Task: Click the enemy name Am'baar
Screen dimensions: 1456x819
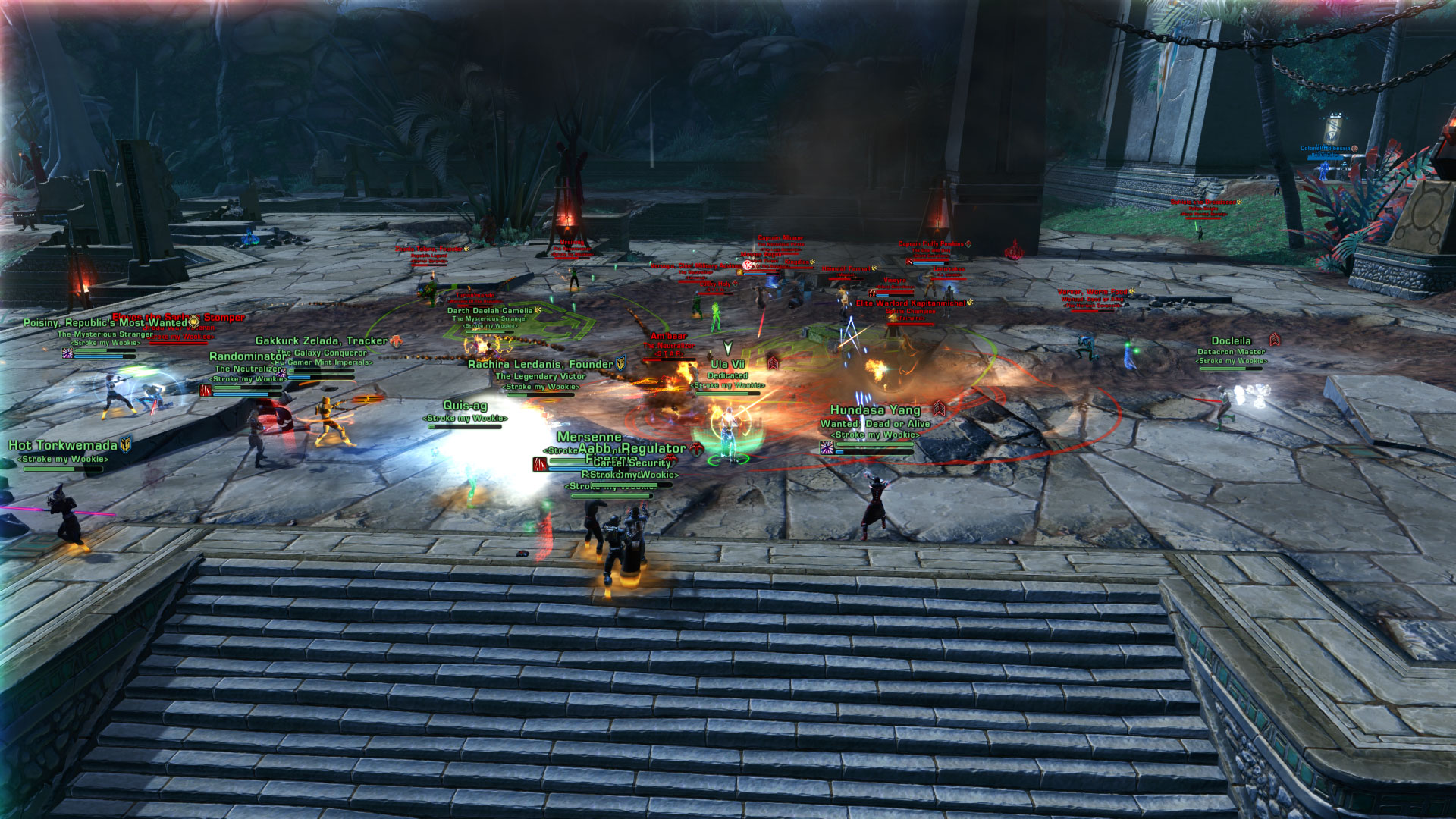Action: (x=668, y=336)
